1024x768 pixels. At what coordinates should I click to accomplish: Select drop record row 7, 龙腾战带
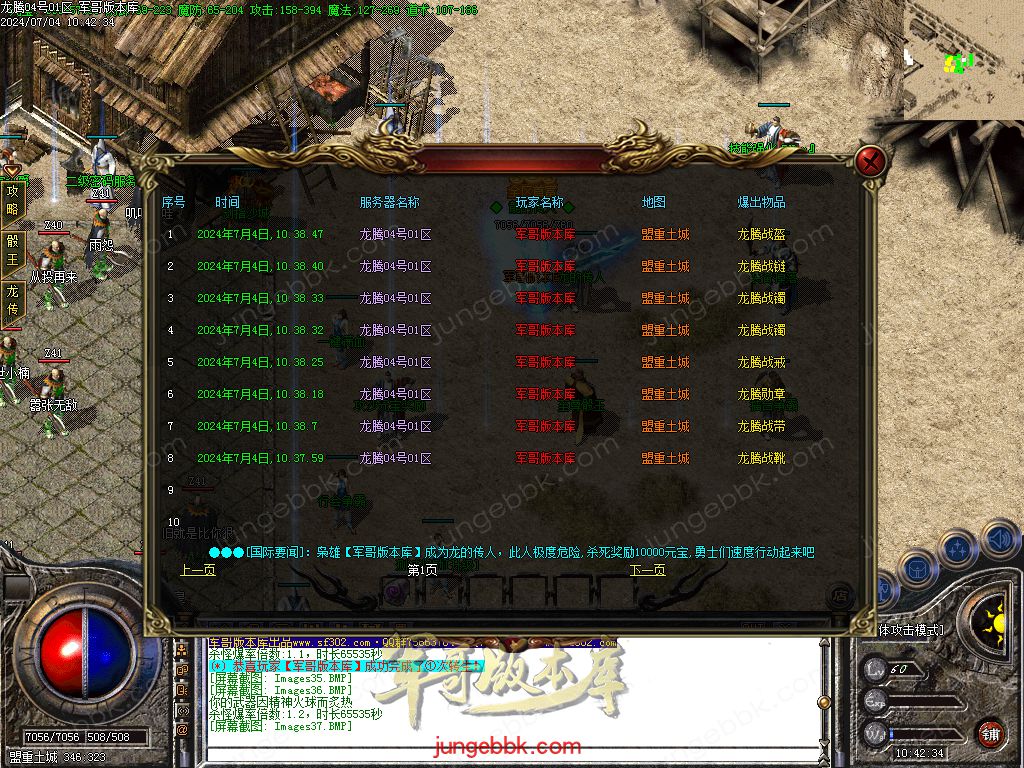[762, 426]
